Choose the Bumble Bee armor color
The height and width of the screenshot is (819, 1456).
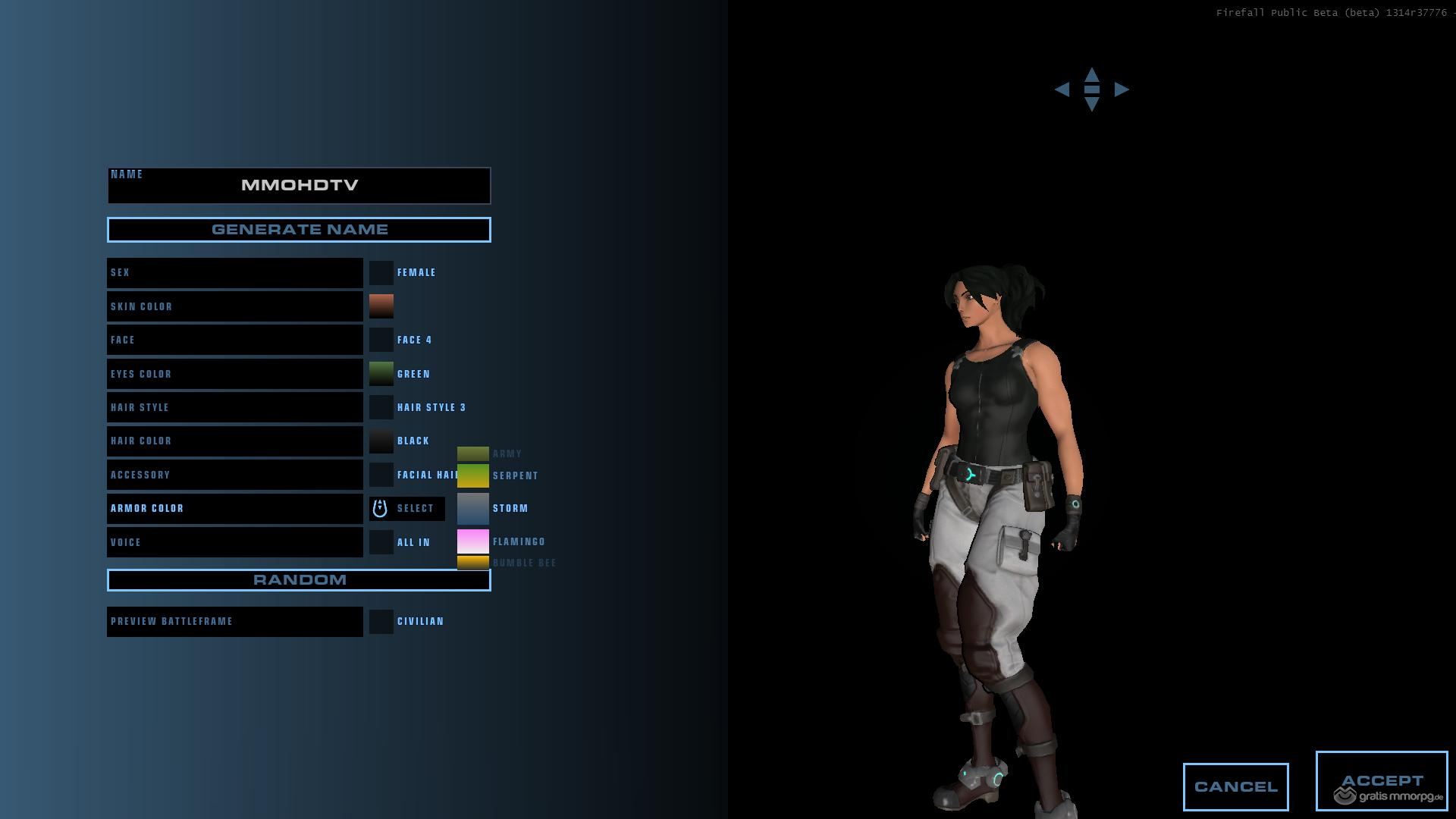point(472,563)
